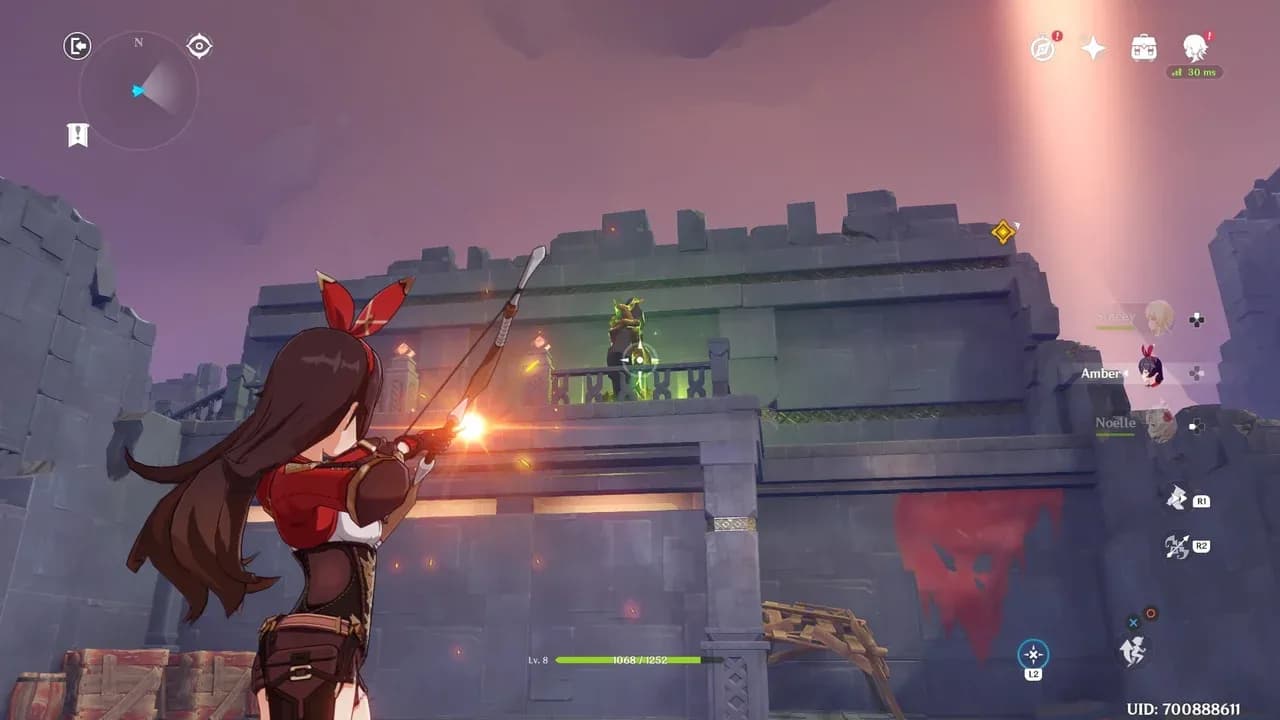Image resolution: width=1280 pixels, height=720 pixels.
Task: Trigger the Elemental Burst arrows icon
Action: 1177,546
